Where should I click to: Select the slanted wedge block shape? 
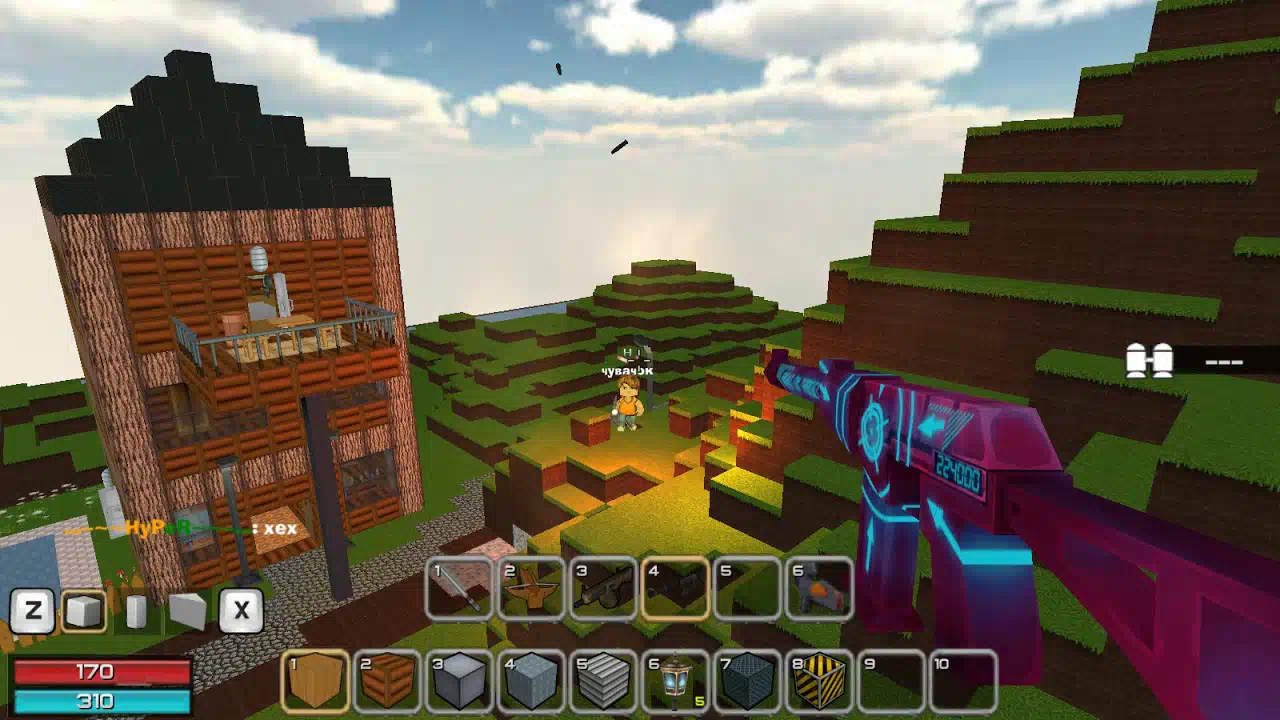click(187, 611)
